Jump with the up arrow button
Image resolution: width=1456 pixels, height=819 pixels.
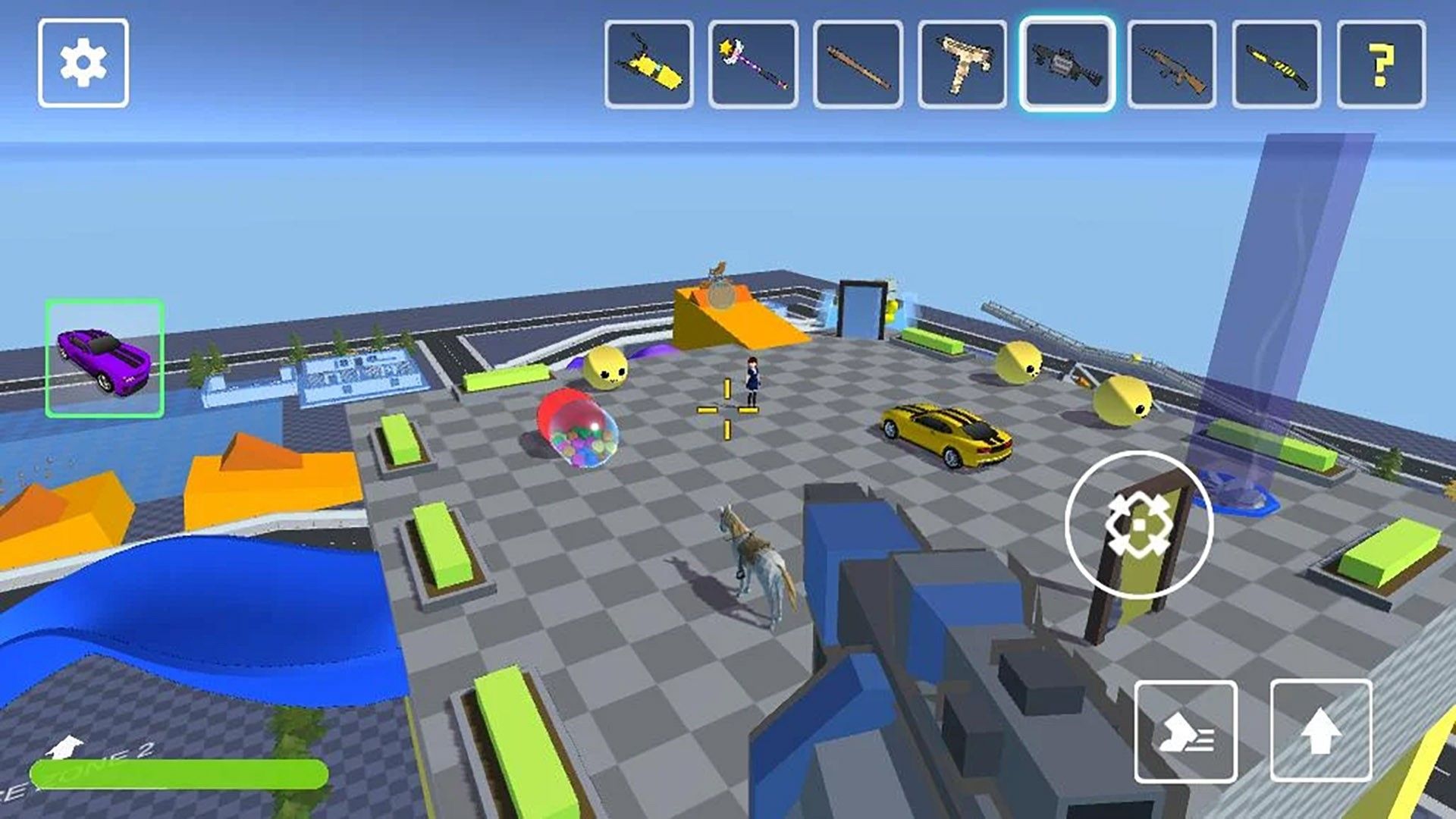[x=1321, y=731]
